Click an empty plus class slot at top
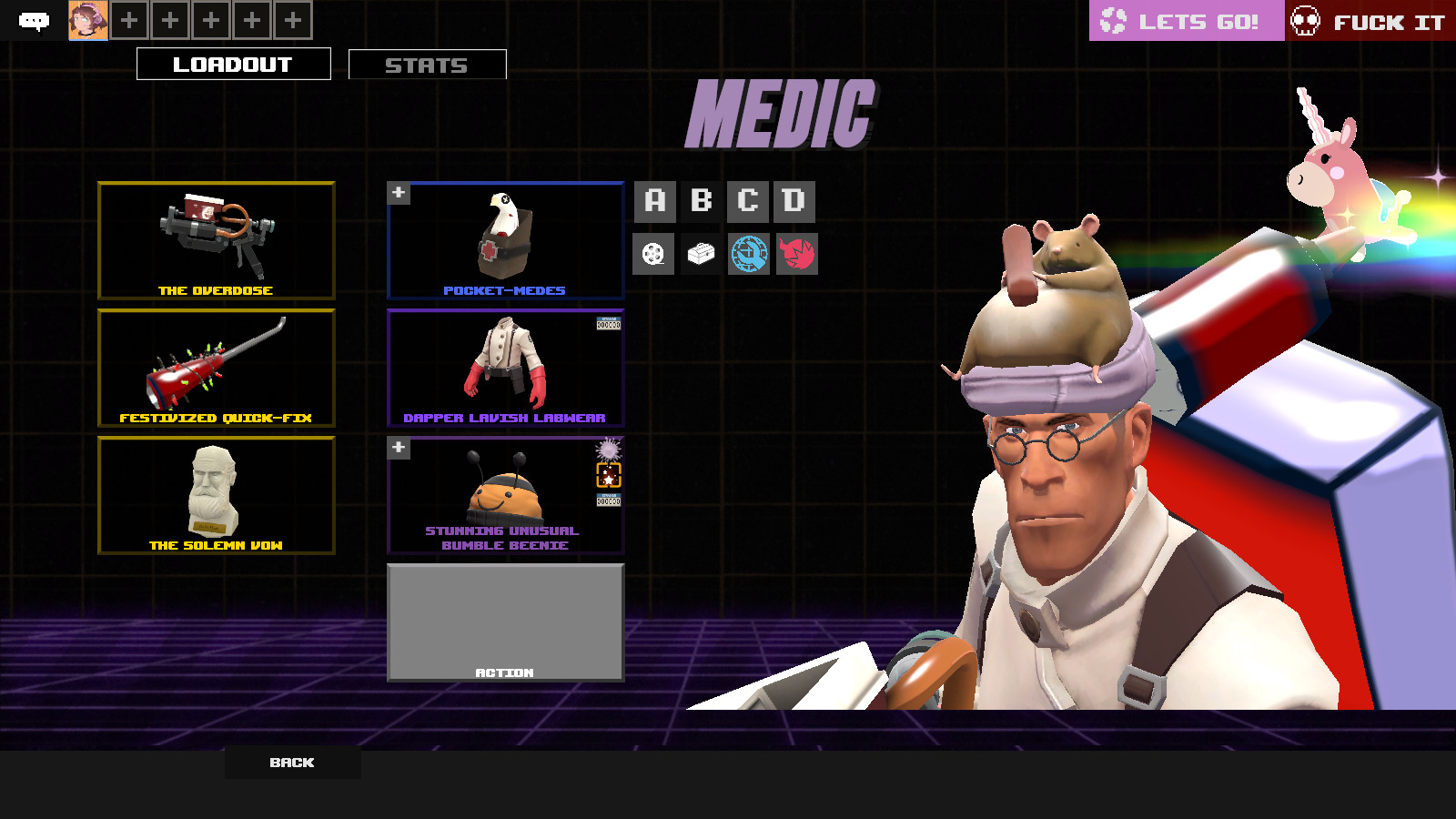Viewport: 1456px width, 819px height. tap(128, 18)
